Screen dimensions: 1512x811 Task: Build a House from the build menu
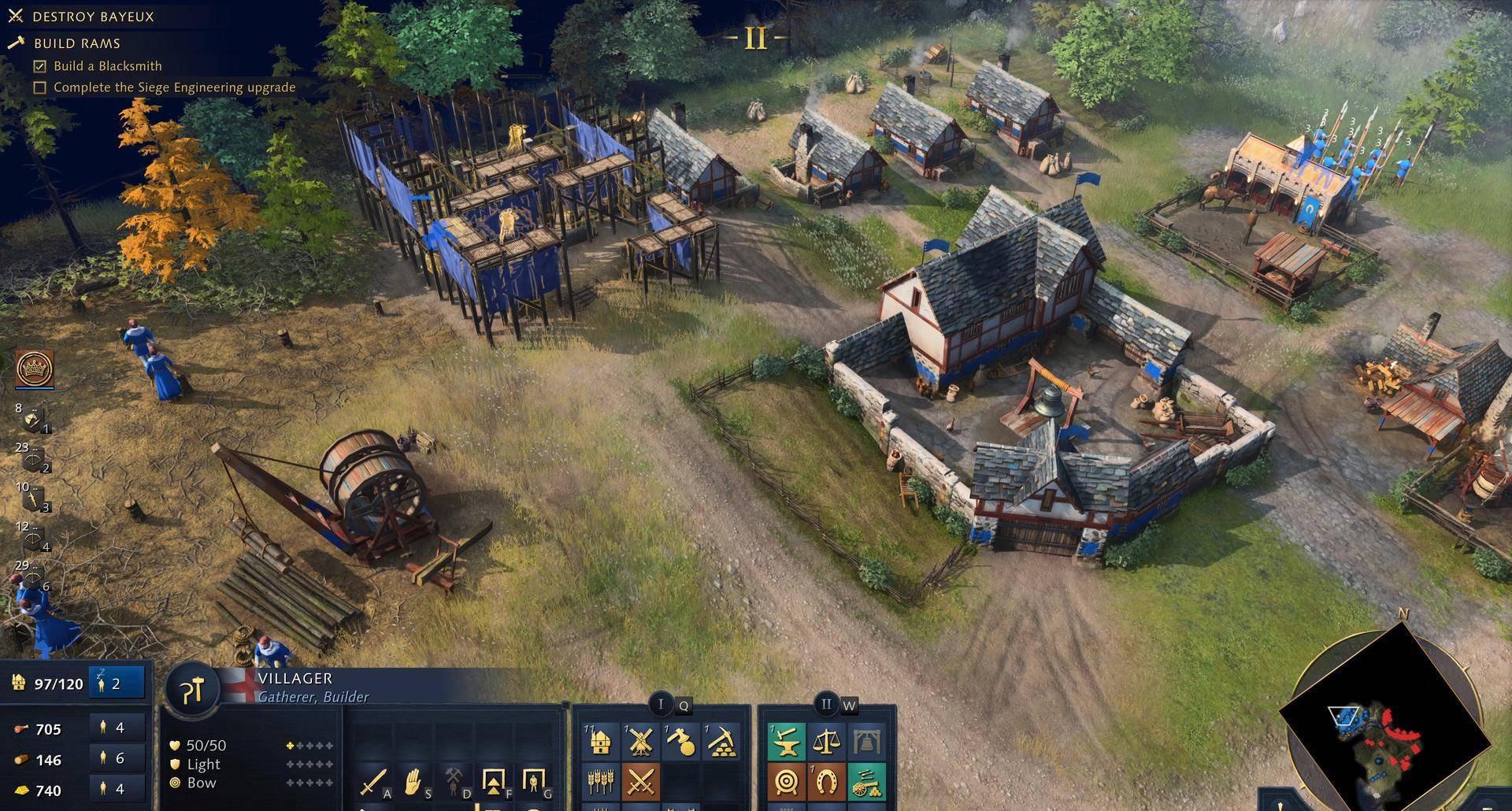pos(600,742)
